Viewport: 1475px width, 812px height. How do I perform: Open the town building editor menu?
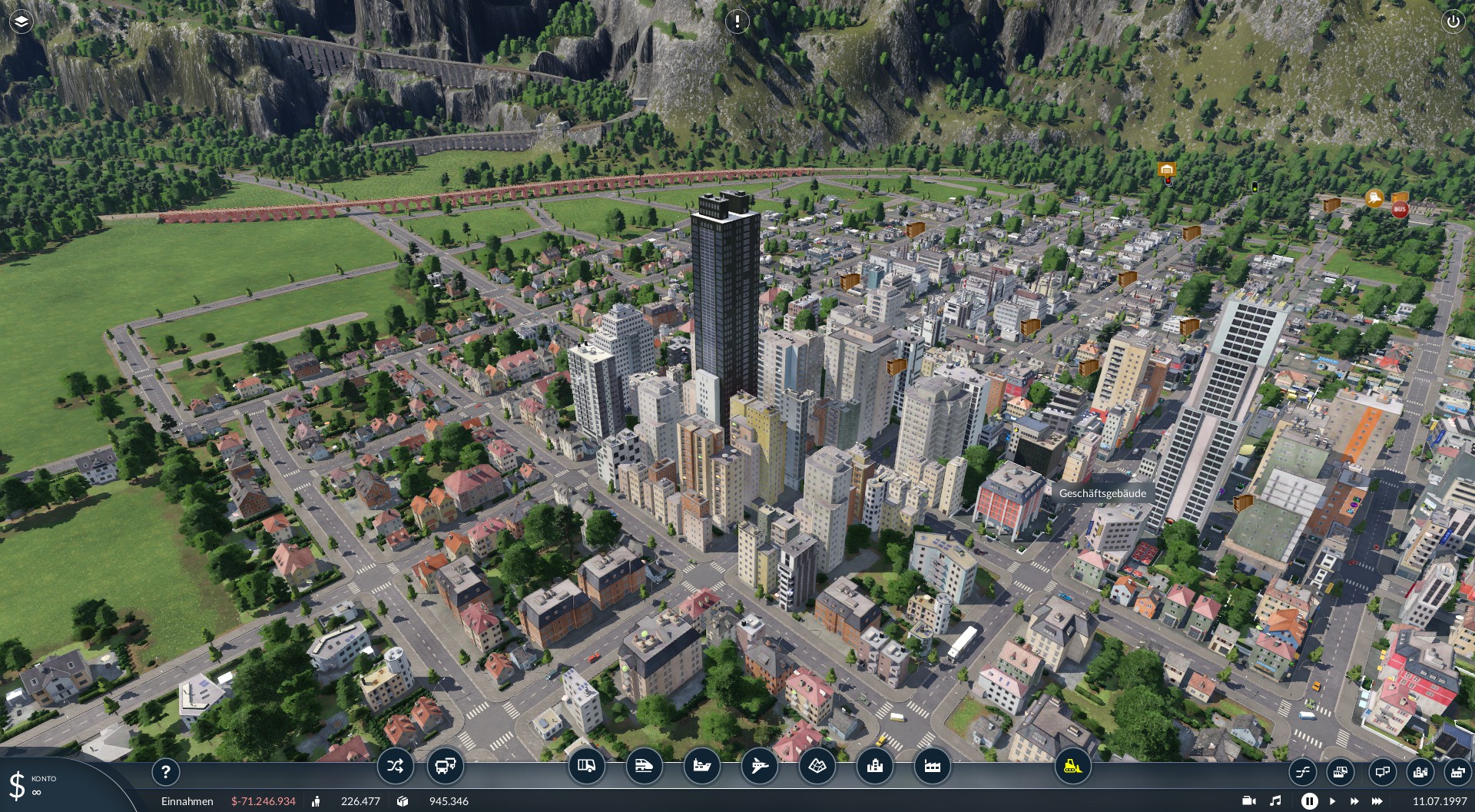874,766
